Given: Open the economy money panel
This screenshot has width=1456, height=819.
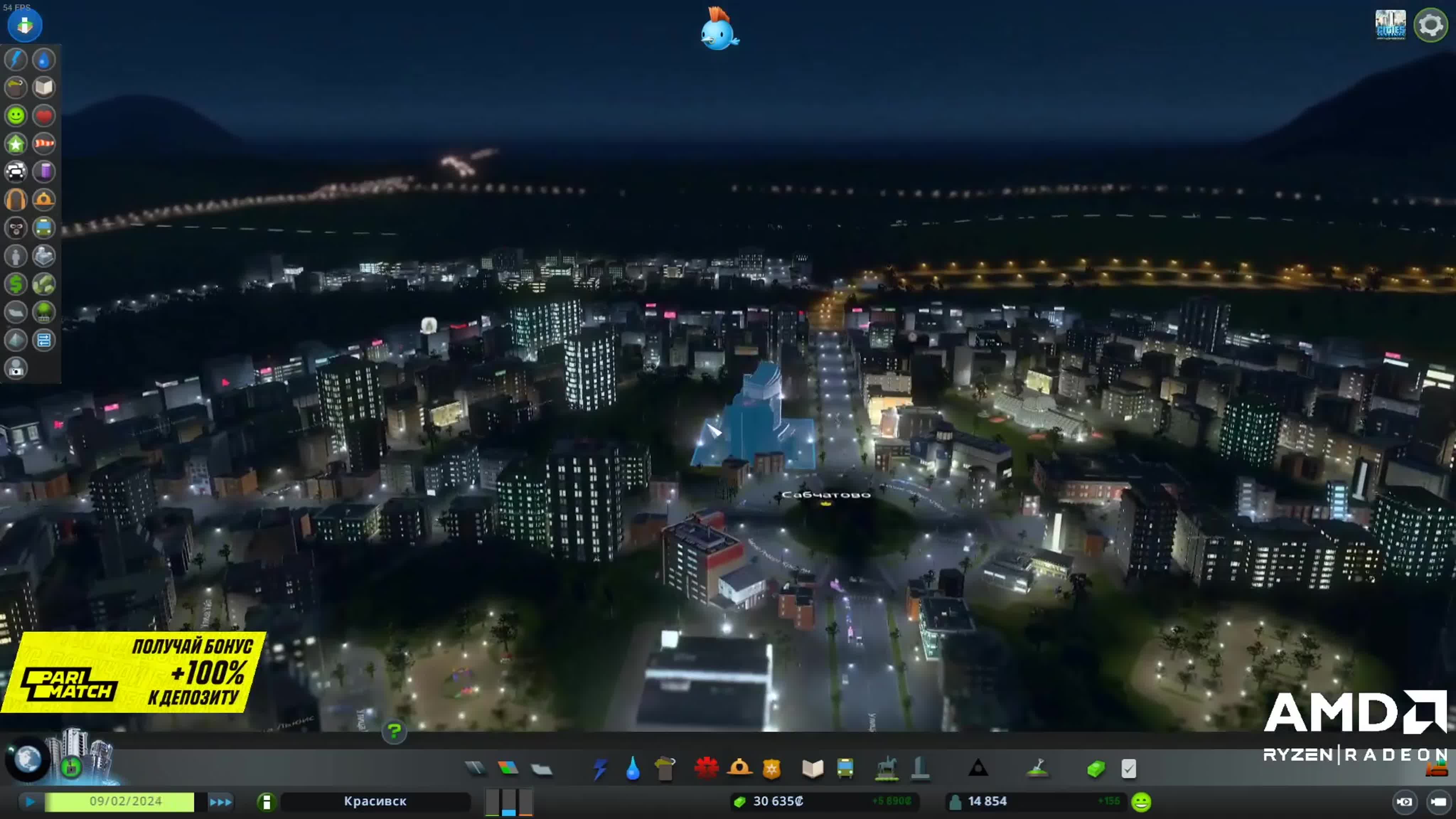Looking at the screenshot, I should 1096,769.
